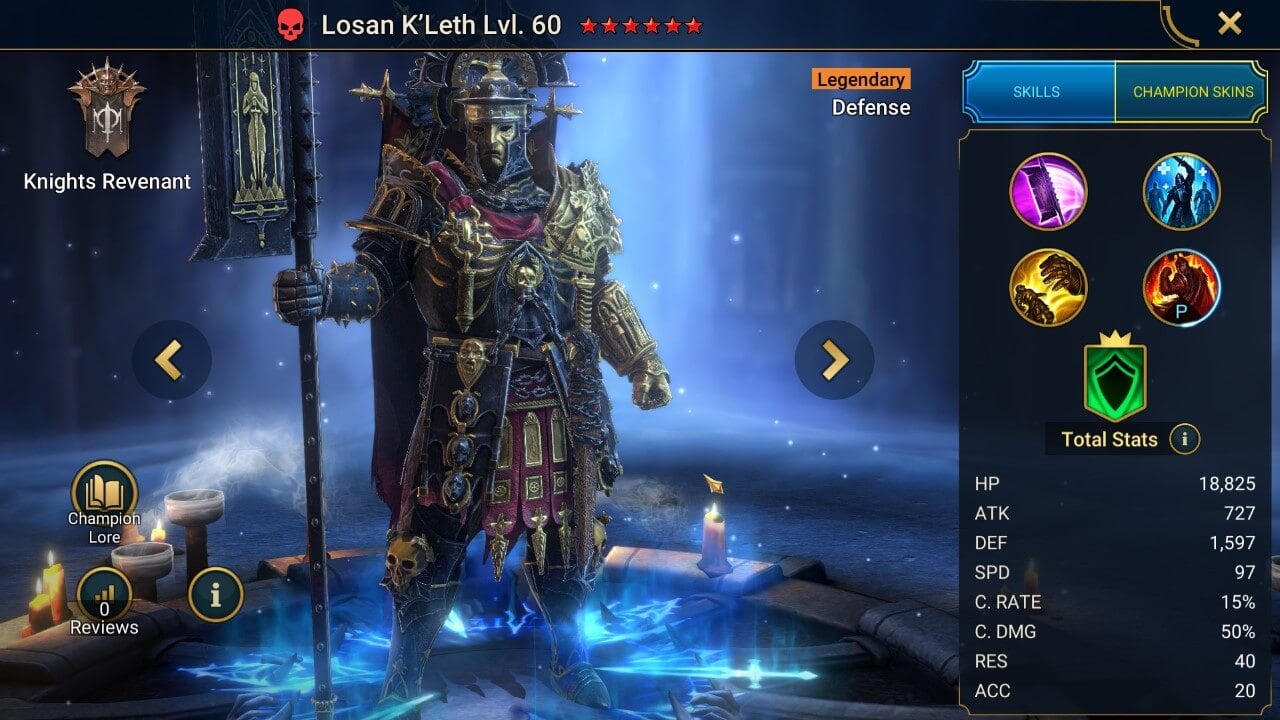Select the Defense role label
The image size is (1280, 720).
click(871, 107)
